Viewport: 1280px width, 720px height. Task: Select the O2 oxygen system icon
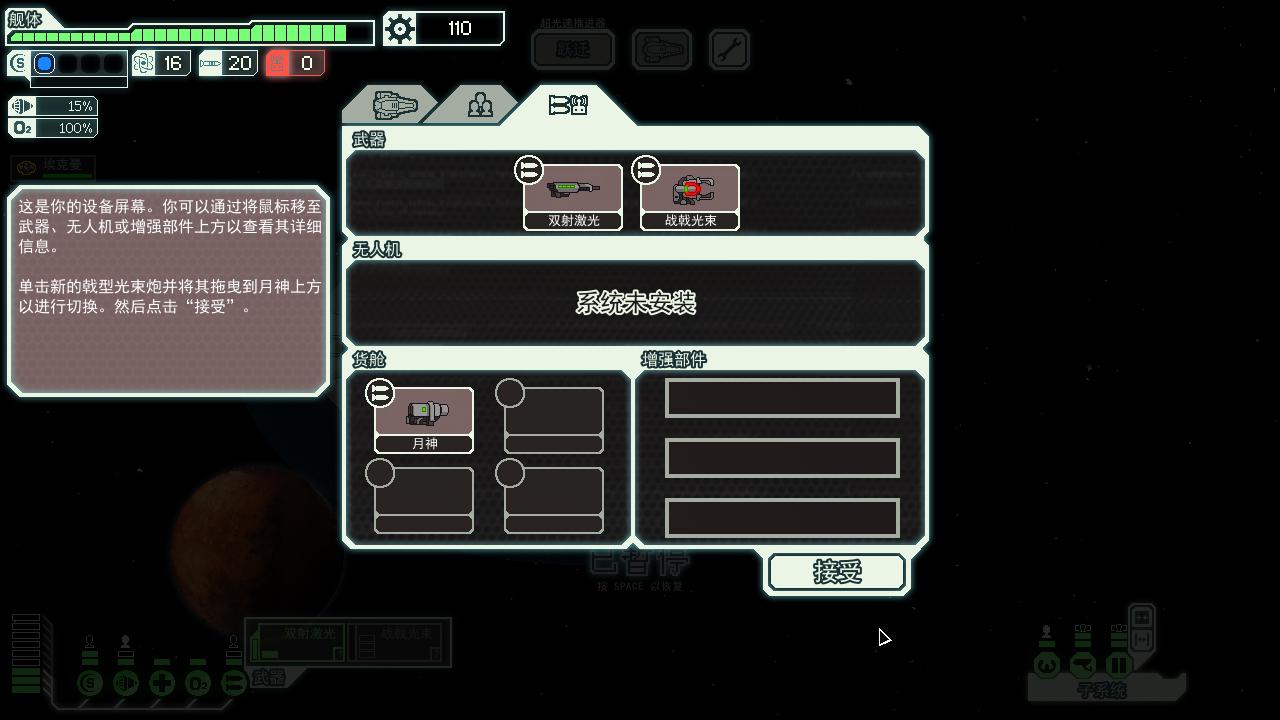[x=198, y=683]
